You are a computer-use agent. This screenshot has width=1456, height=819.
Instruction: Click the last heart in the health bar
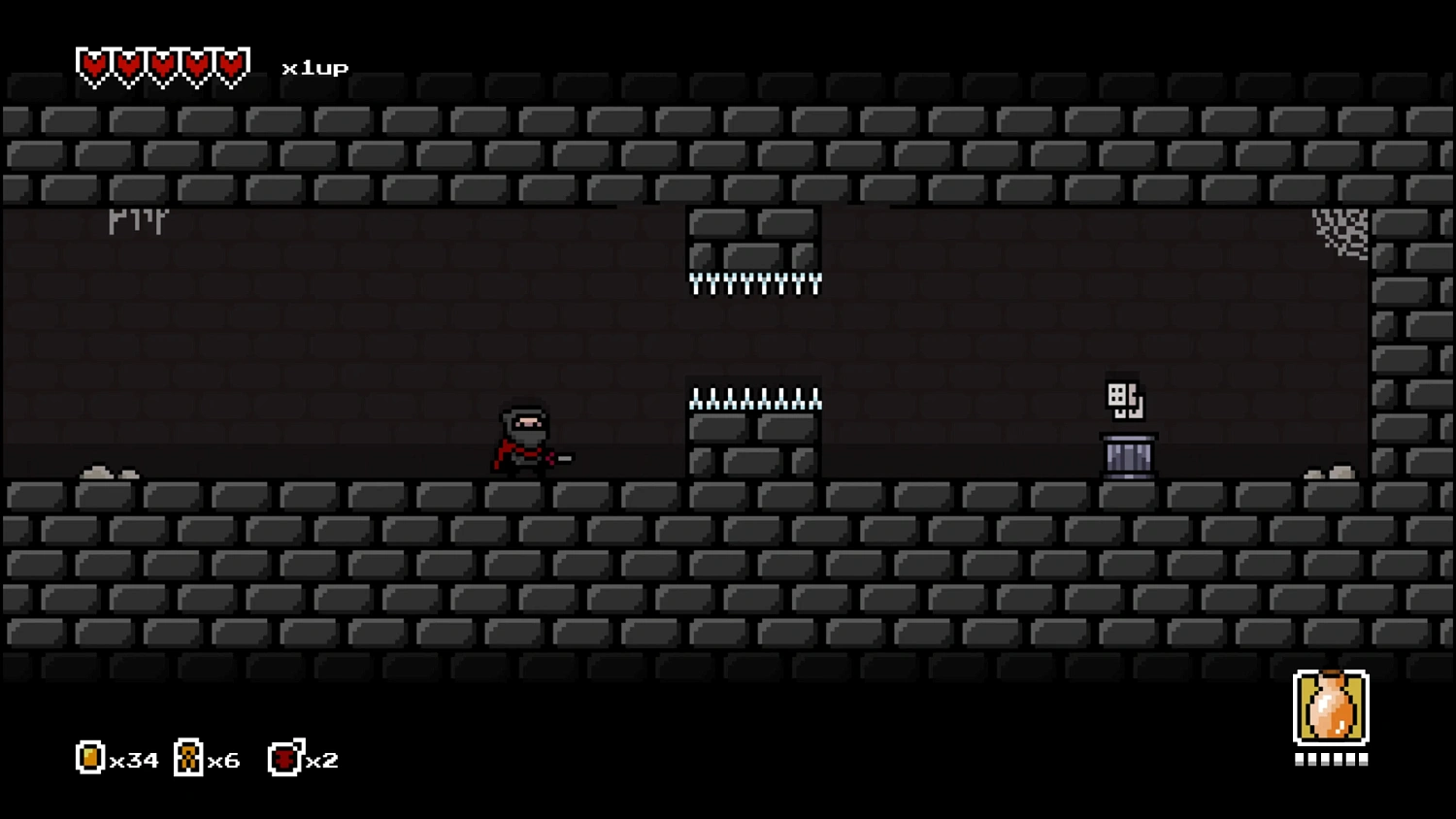click(x=231, y=65)
